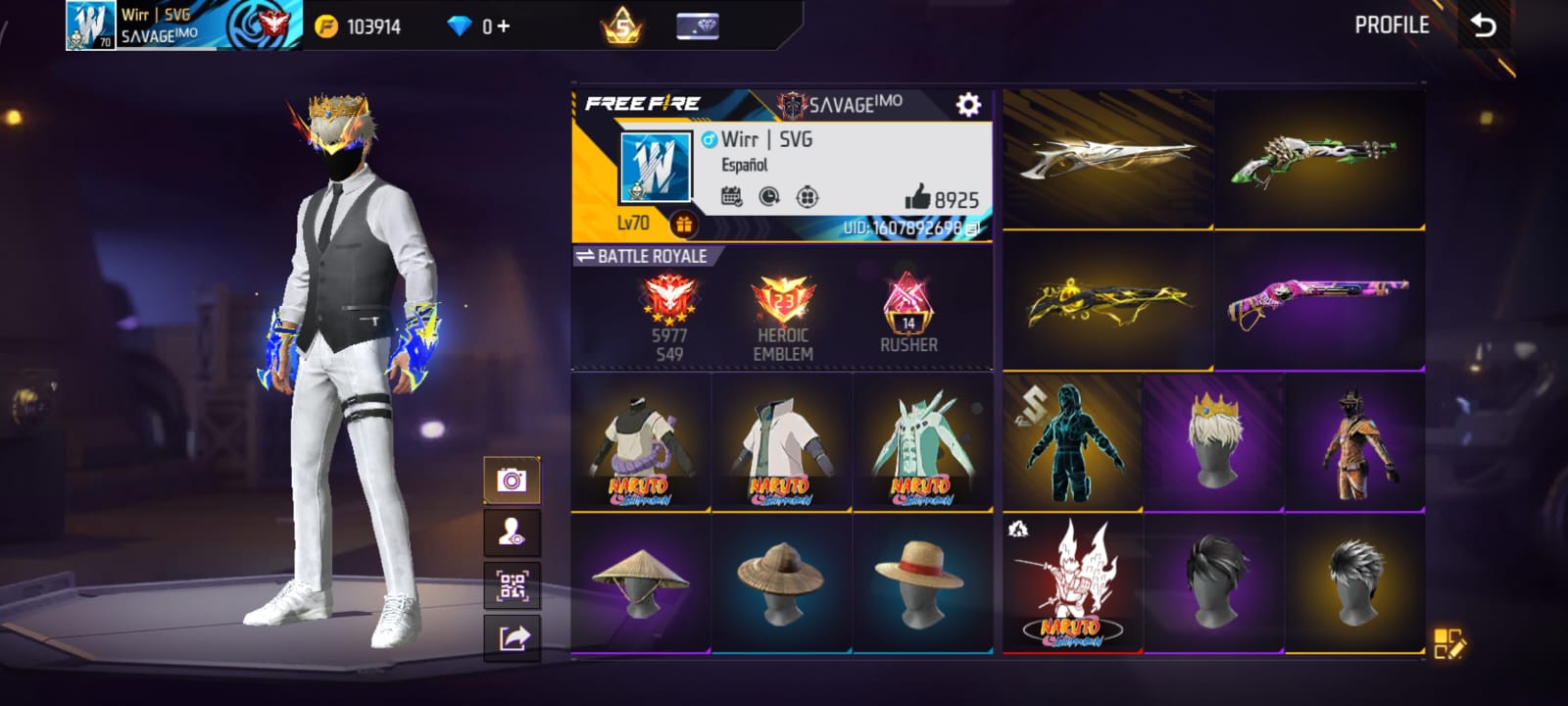The width and height of the screenshot is (1568, 706).
Task: Open the player avatar in top bar
Action: point(90,25)
